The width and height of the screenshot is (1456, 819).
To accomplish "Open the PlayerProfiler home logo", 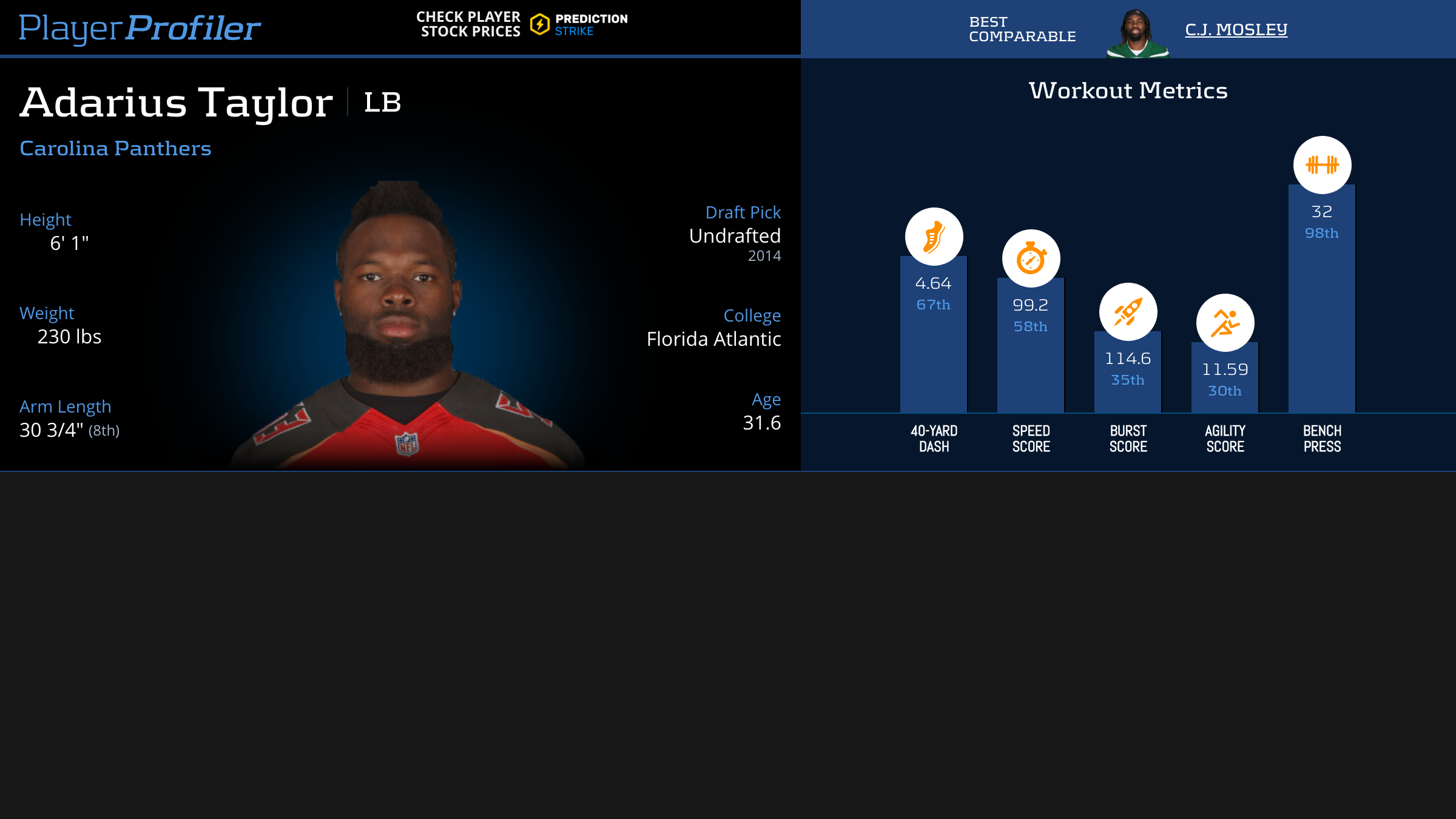I will coord(140,28).
